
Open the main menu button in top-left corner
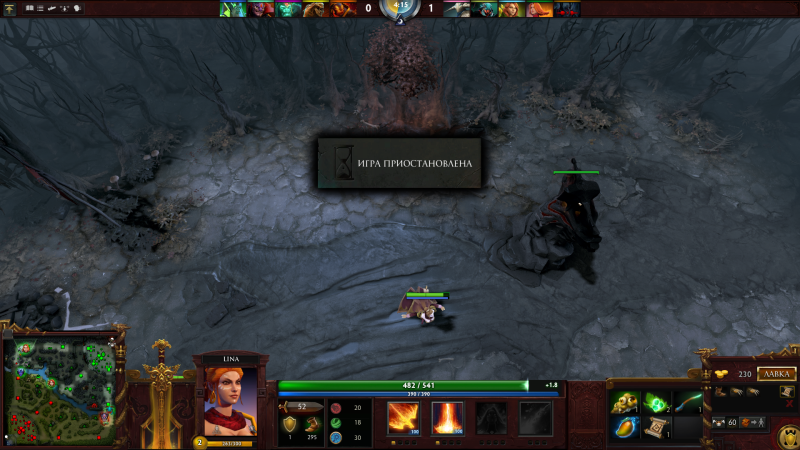tap(10, 8)
